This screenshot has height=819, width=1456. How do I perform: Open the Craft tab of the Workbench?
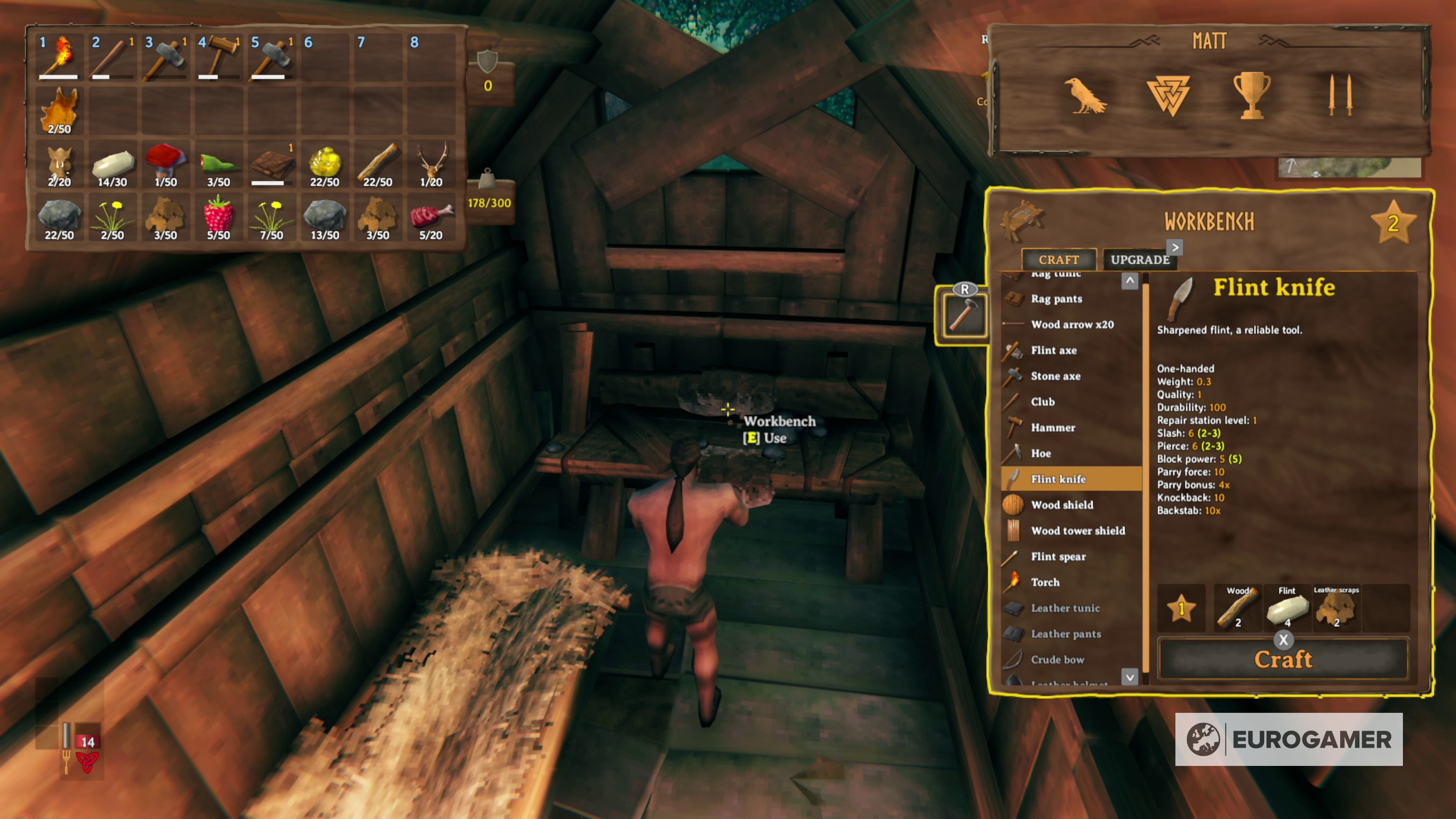(x=1059, y=259)
